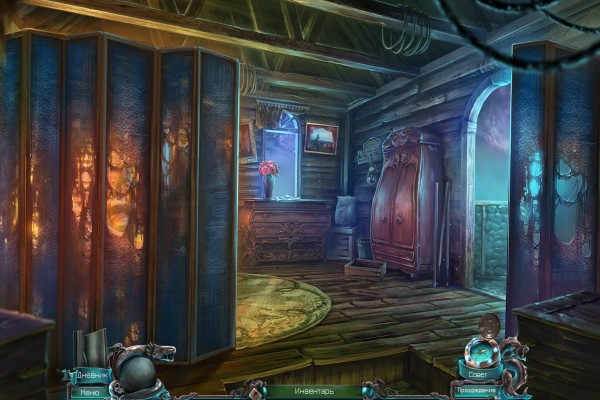Open the Прохождение walkthrough guide
Viewport: 600px width, 400px height.
click(478, 391)
